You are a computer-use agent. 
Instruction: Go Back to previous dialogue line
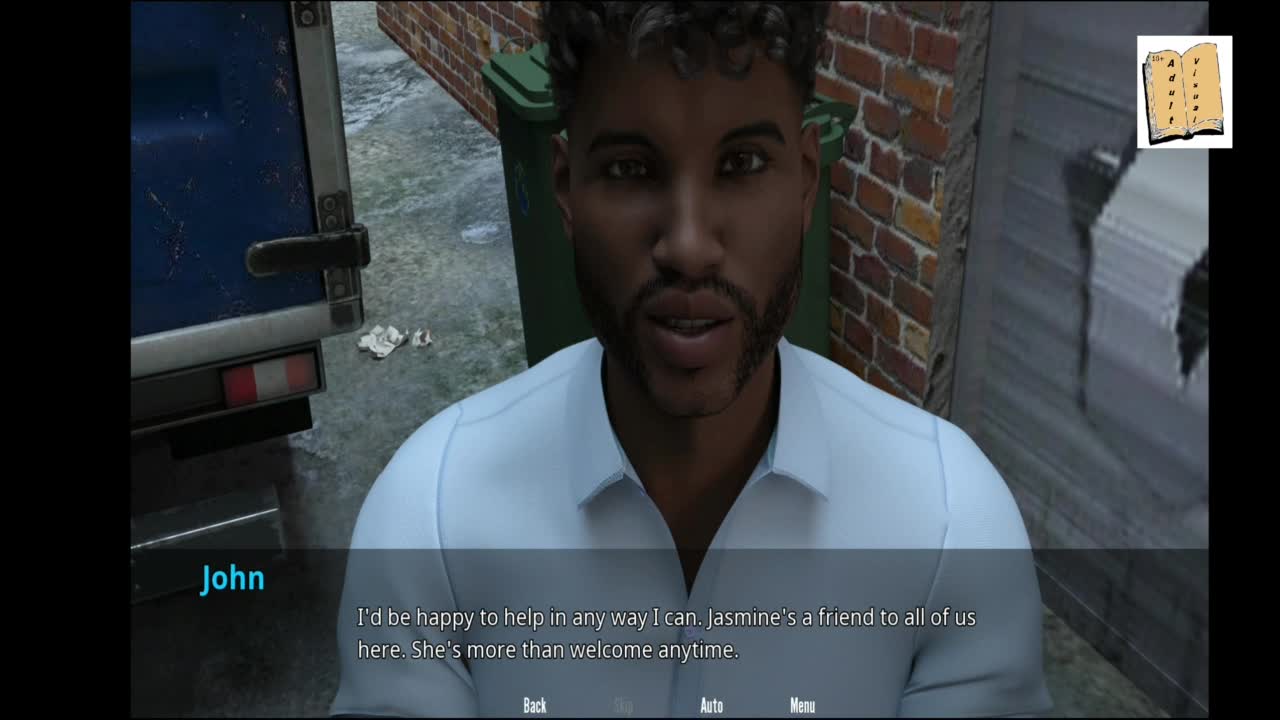(535, 706)
